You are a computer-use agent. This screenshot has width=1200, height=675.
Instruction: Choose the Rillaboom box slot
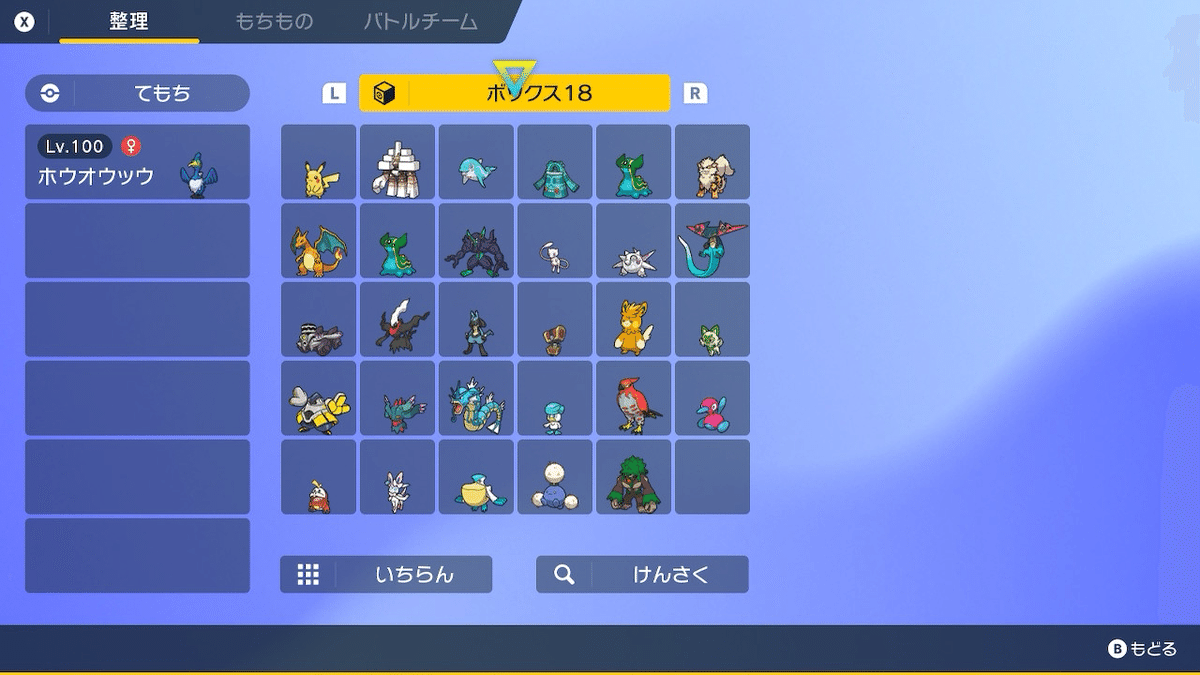634,477
